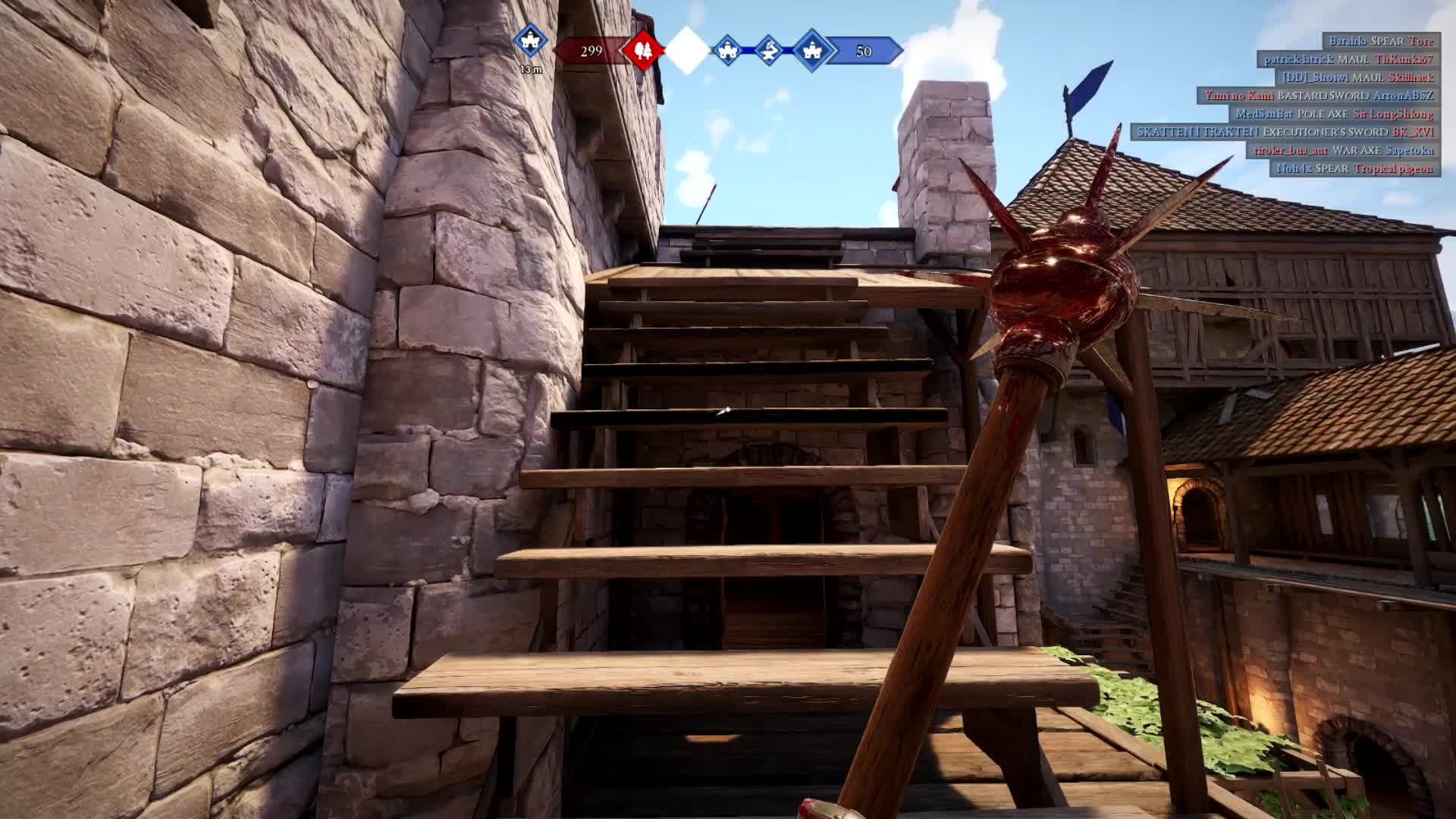This screenshot has width=1456, height=819.
Task: Select the Baralulo SPEAR Tore kill feed entry
Action: point(1383,41)
